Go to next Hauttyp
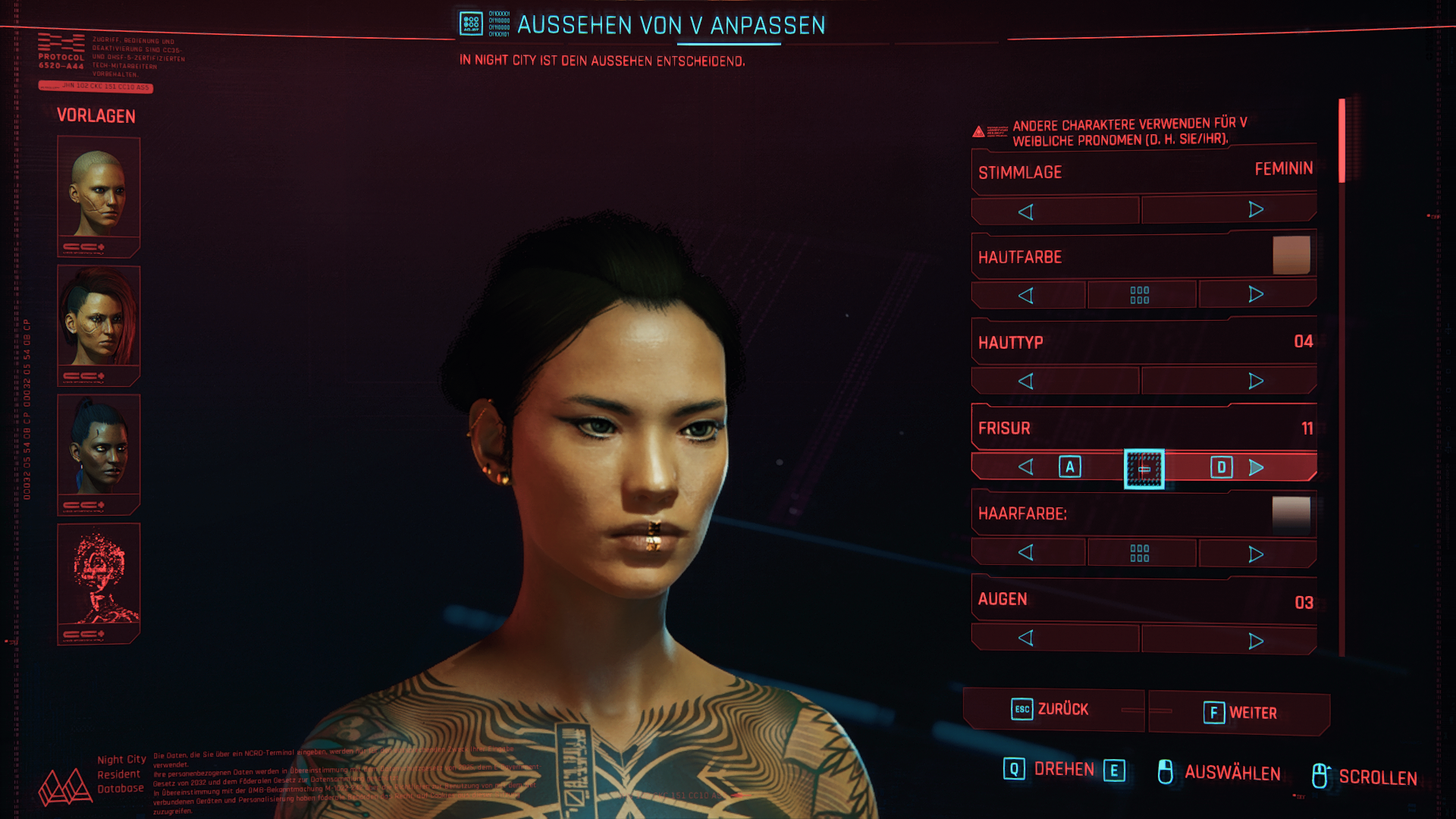Image resolution: width=1456 pixels, height=819 pixels. [x=1256, y=381]
